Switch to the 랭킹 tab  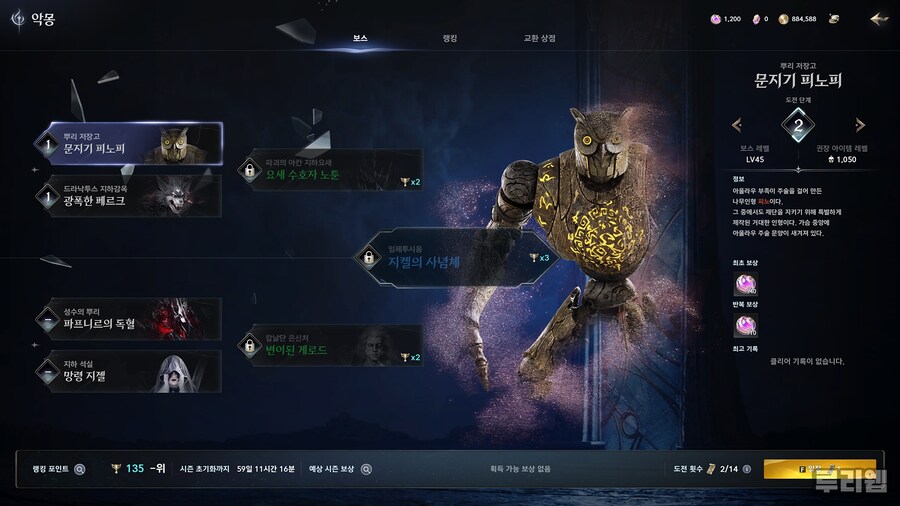point(449,38)
